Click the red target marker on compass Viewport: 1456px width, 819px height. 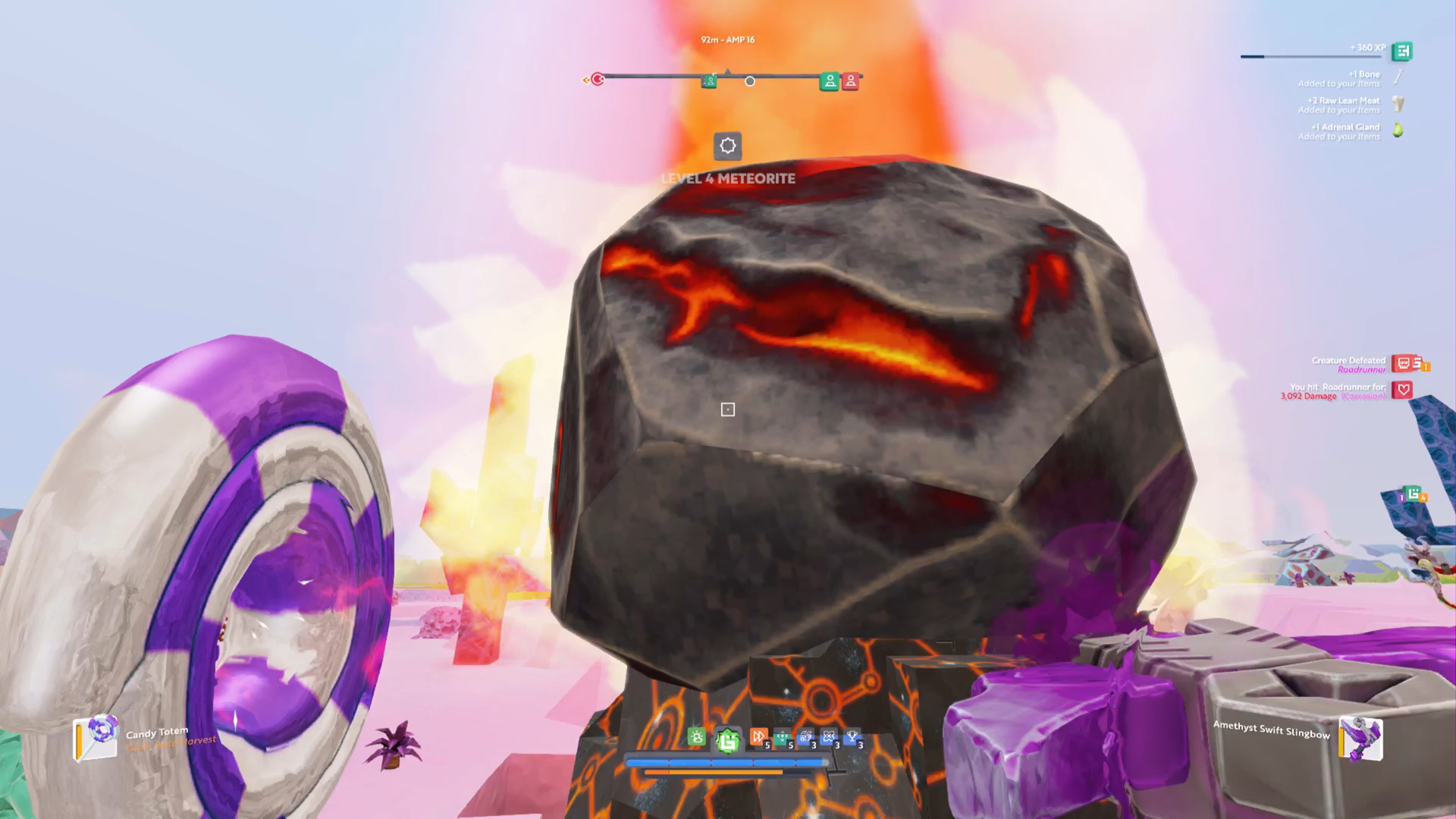coord(598,79)
